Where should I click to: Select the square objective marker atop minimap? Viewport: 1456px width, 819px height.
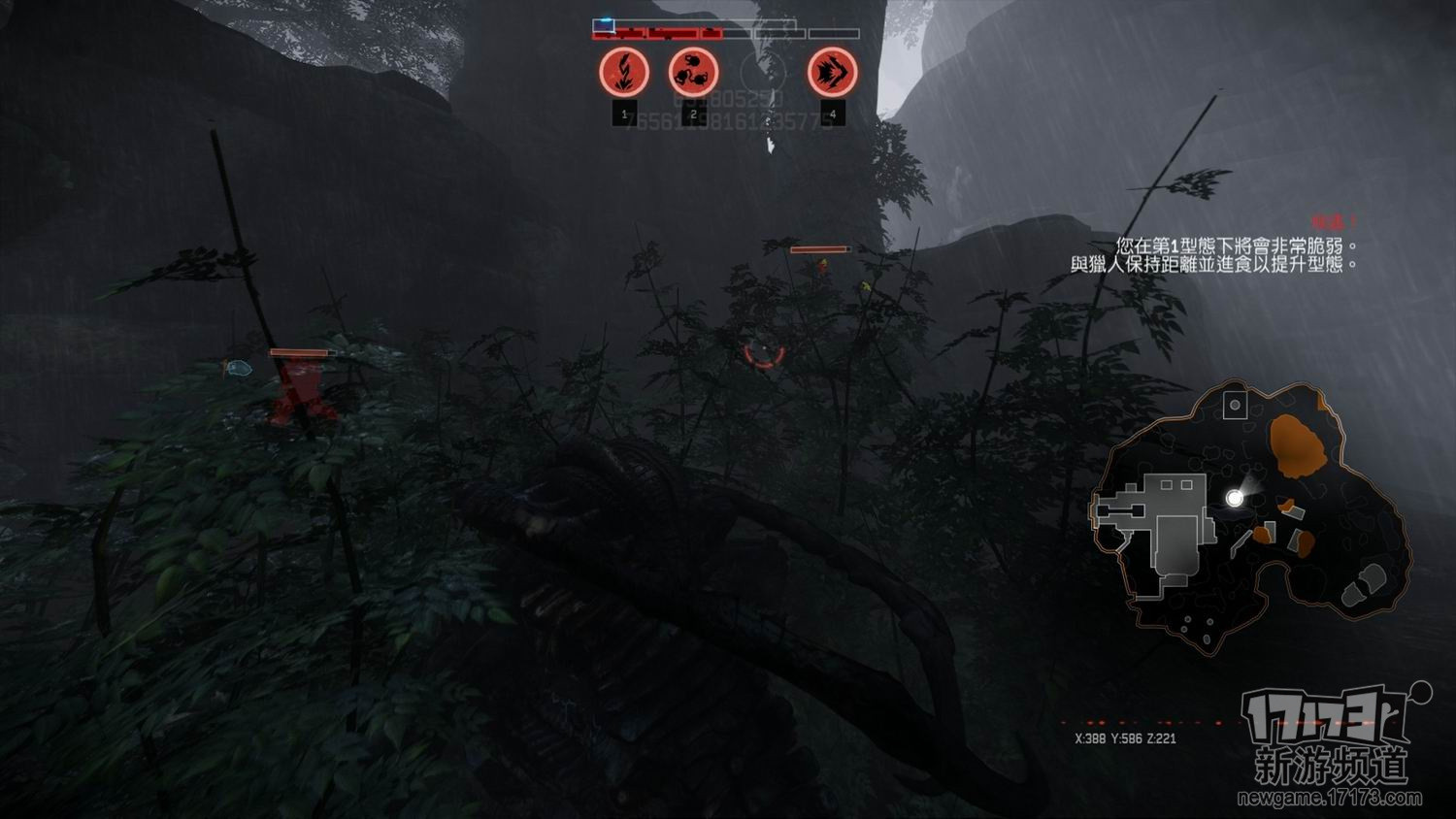tap(1235, 405)
